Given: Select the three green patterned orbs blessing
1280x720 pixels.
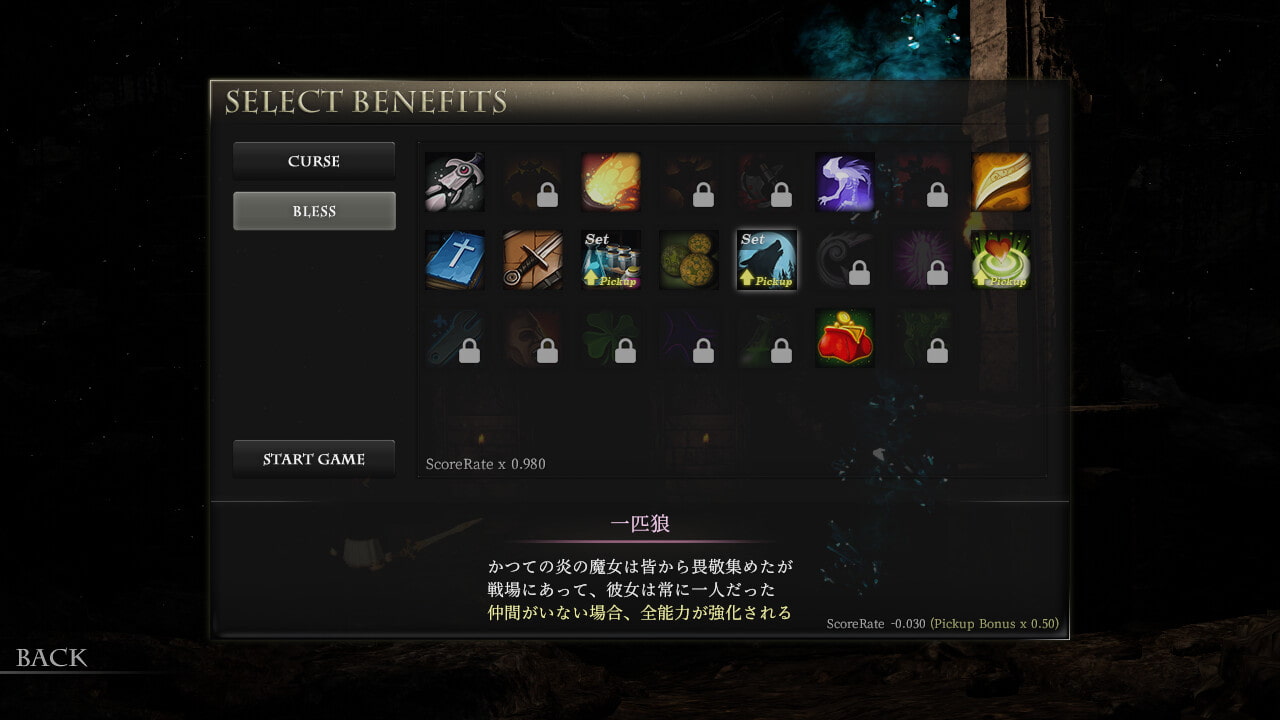Looking at the screenshot, I should pyautogui.click(x=689, y=260).
